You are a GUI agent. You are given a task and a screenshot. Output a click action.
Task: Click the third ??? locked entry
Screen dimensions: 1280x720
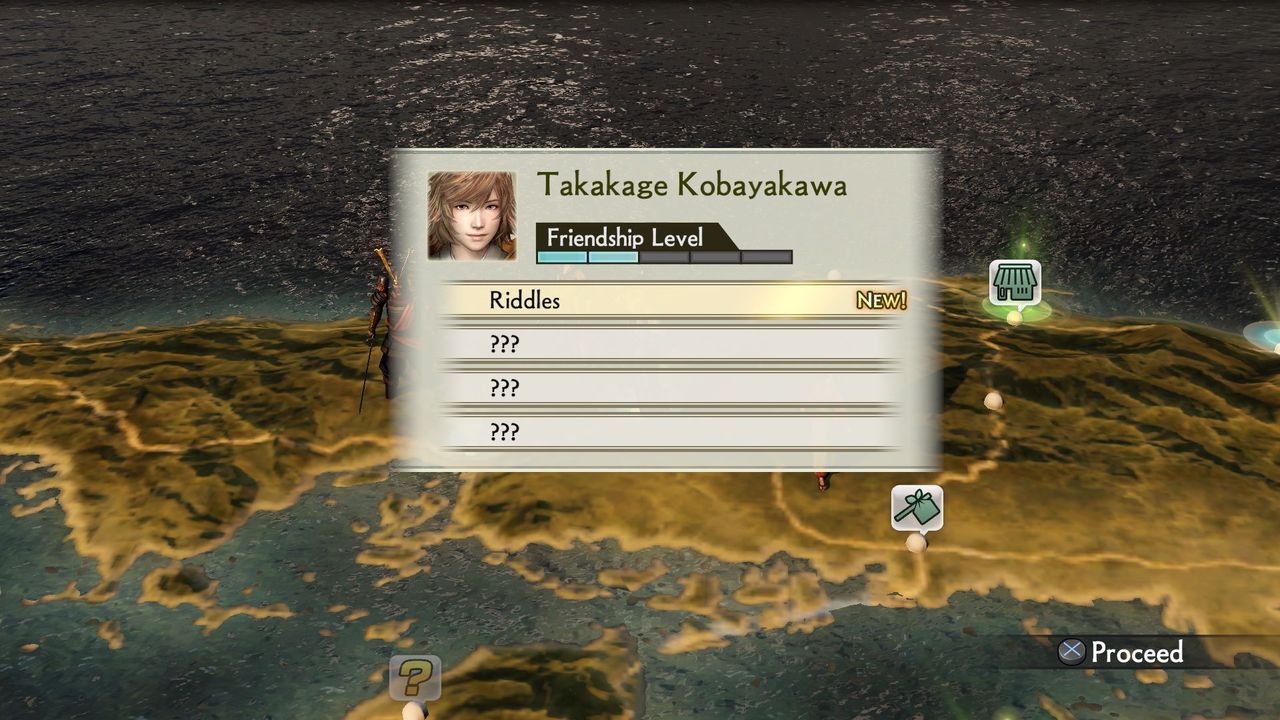coord(505,432)
